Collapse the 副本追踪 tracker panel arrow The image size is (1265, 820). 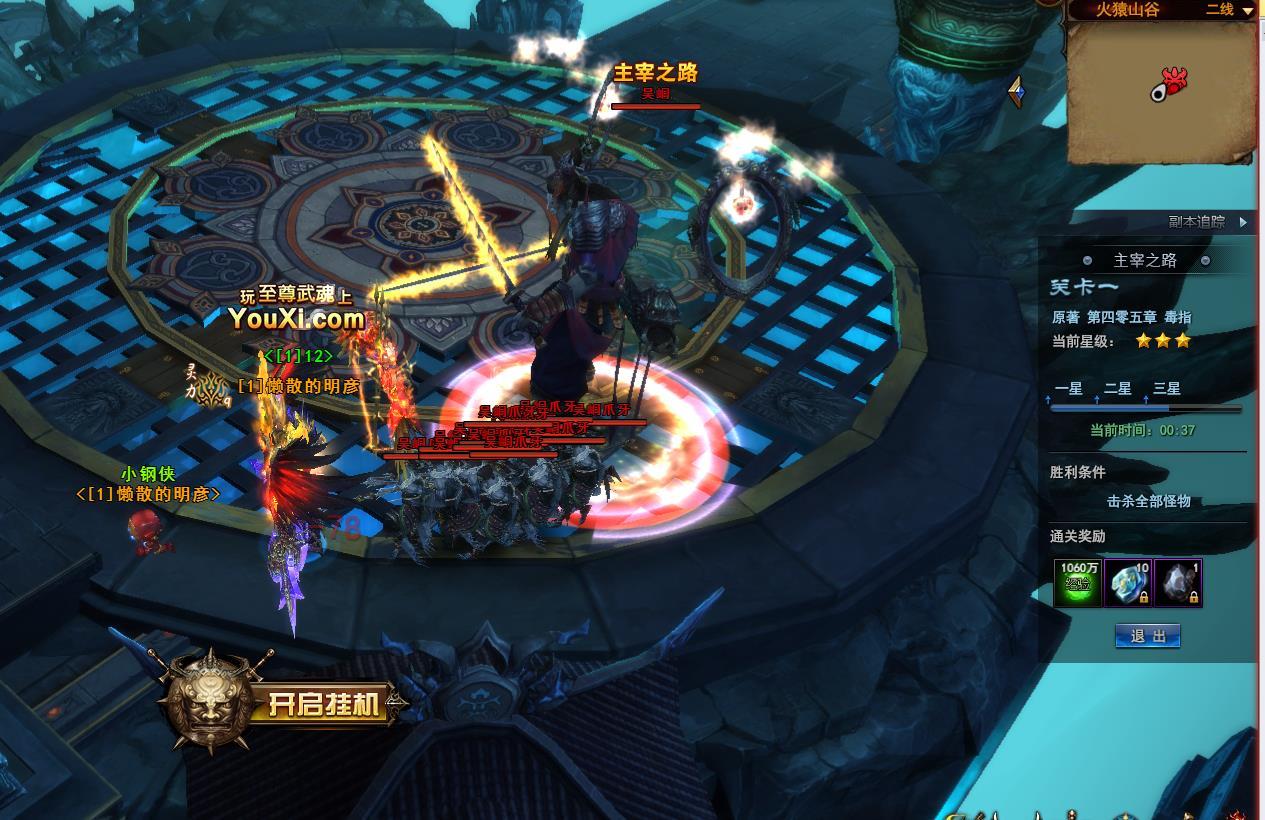click(x=1243, y=222)
